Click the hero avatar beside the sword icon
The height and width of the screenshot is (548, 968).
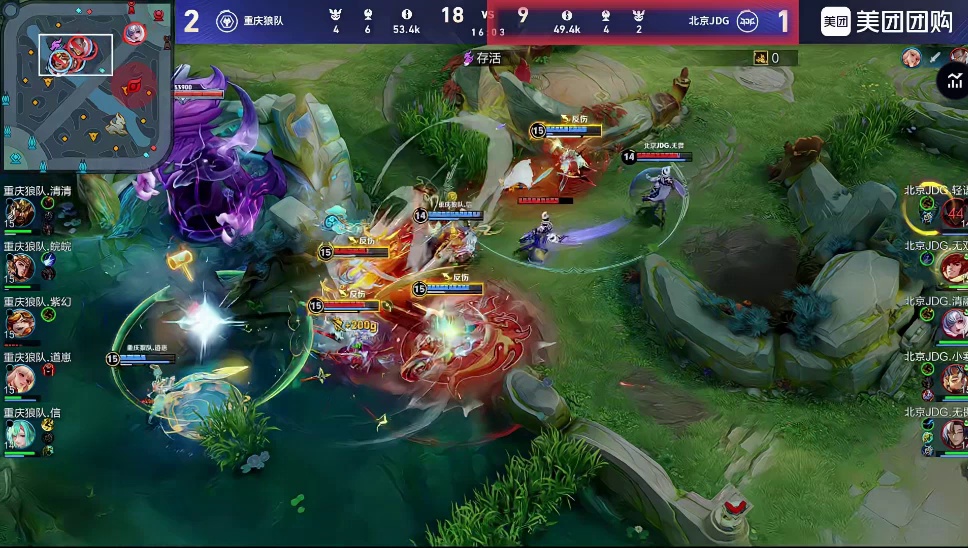(x=911, y=58)
